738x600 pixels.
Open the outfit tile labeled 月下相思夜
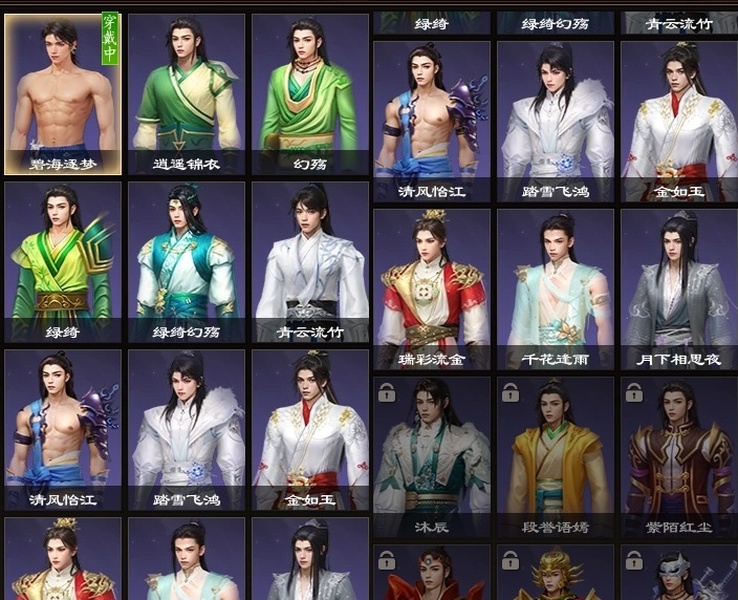[x=678, y=288]
